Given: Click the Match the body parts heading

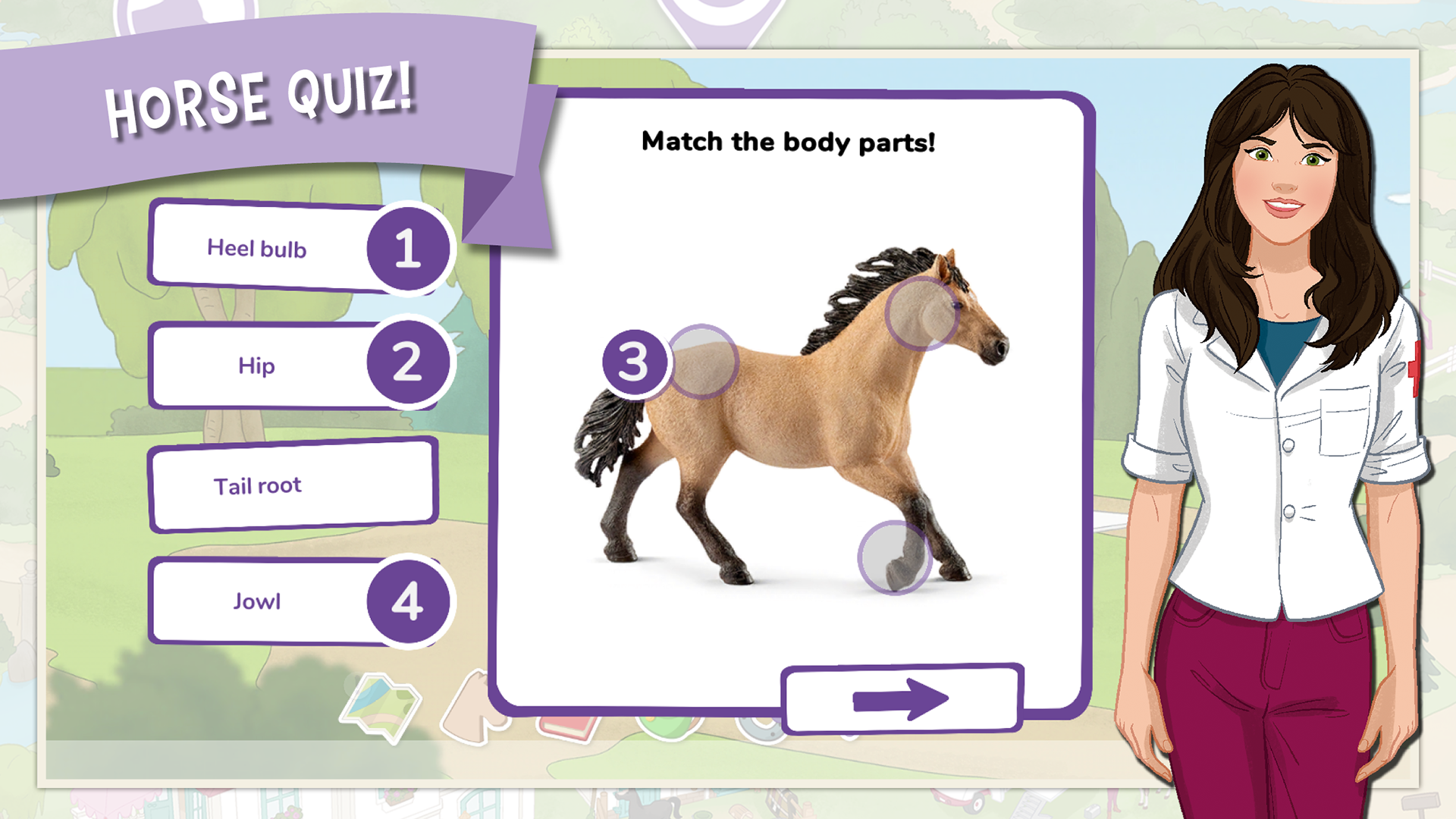Looking at the screenshot, I should tap(789, 141).
